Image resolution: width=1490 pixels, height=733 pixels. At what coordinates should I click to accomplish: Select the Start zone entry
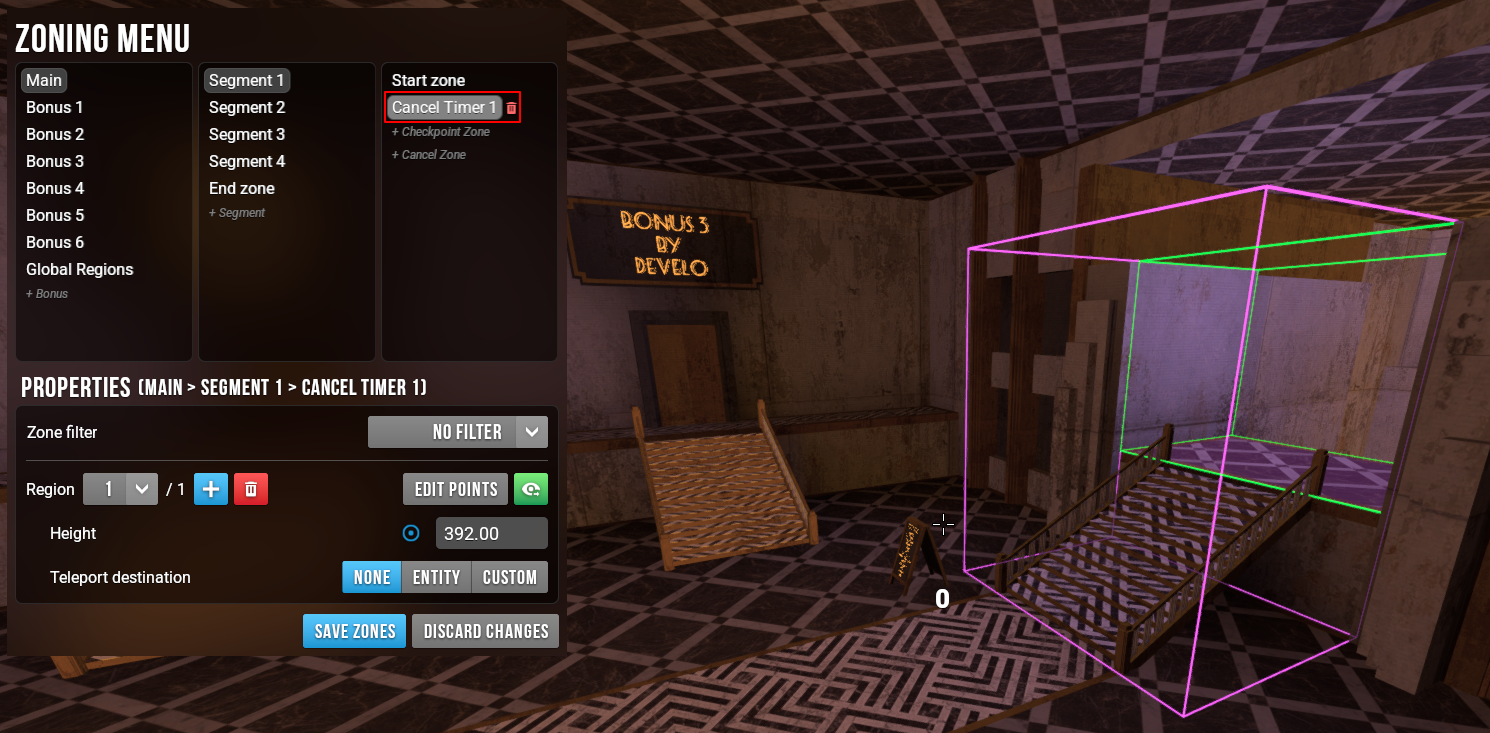coord(428,80)
